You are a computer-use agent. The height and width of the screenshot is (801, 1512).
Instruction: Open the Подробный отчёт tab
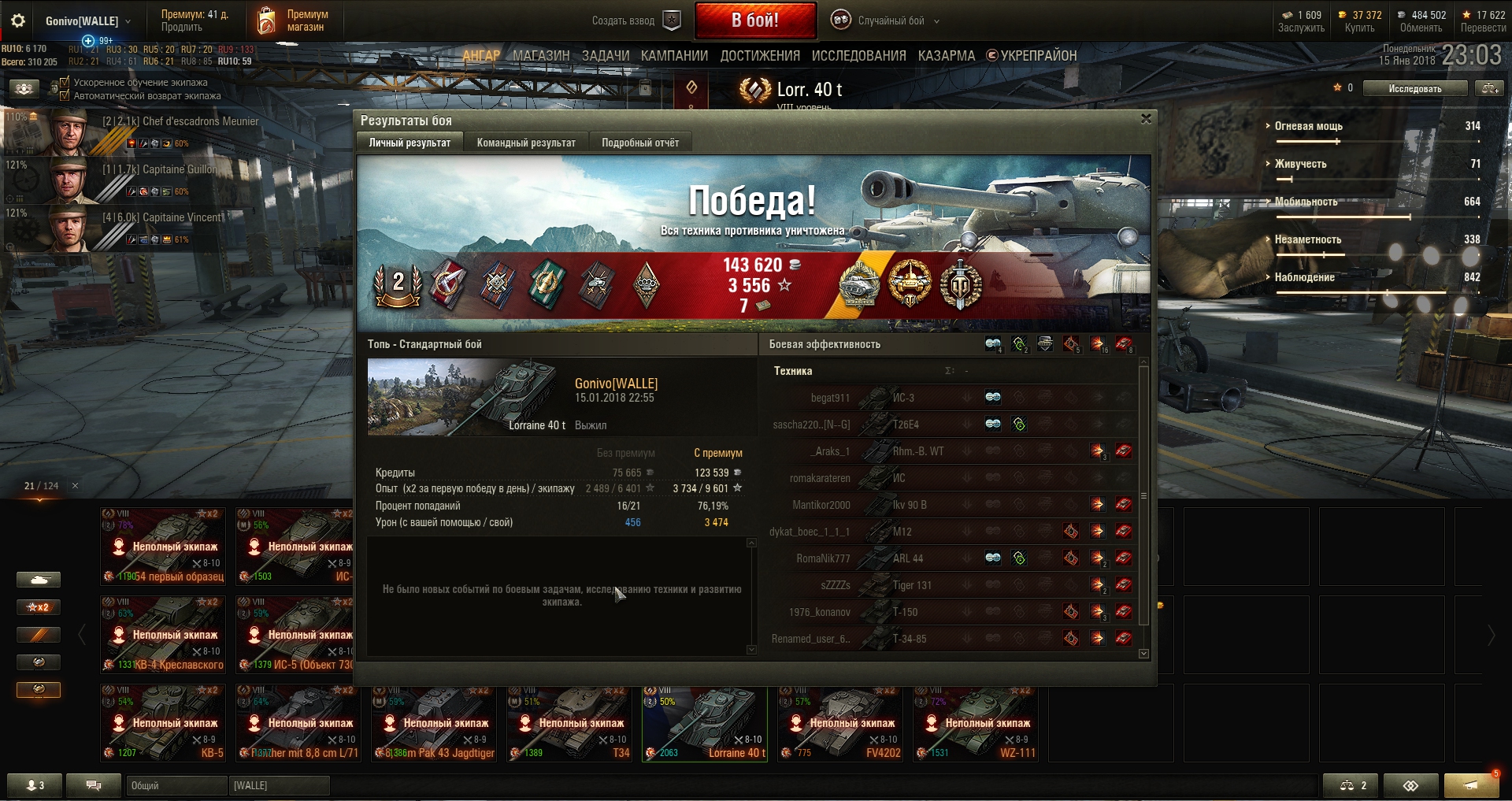coord(639,143)
